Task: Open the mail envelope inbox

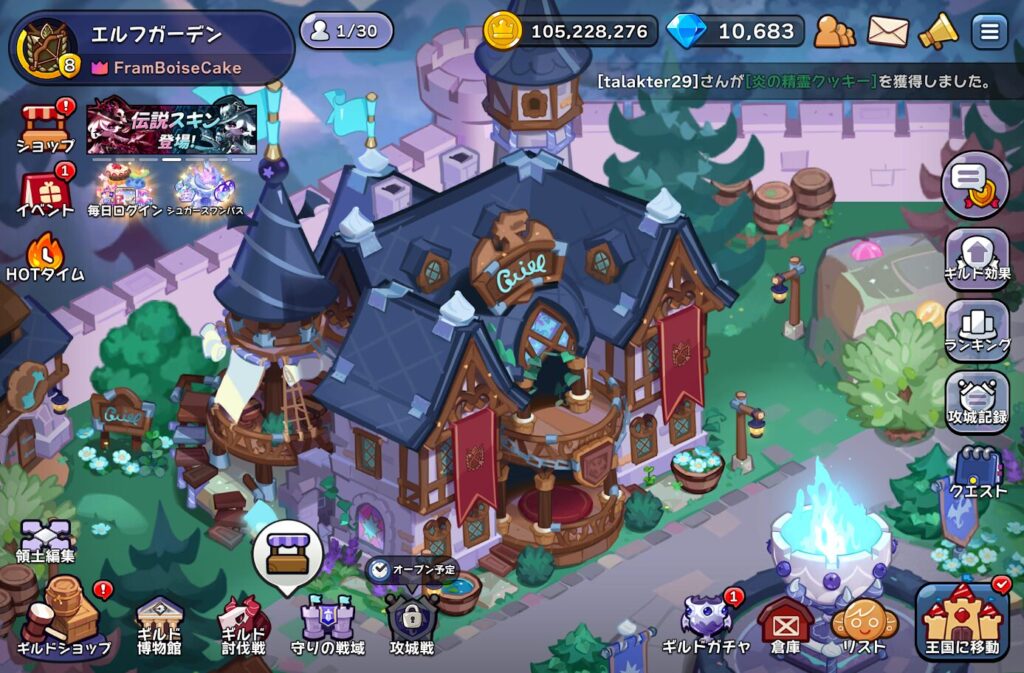Action: (888, 32)
